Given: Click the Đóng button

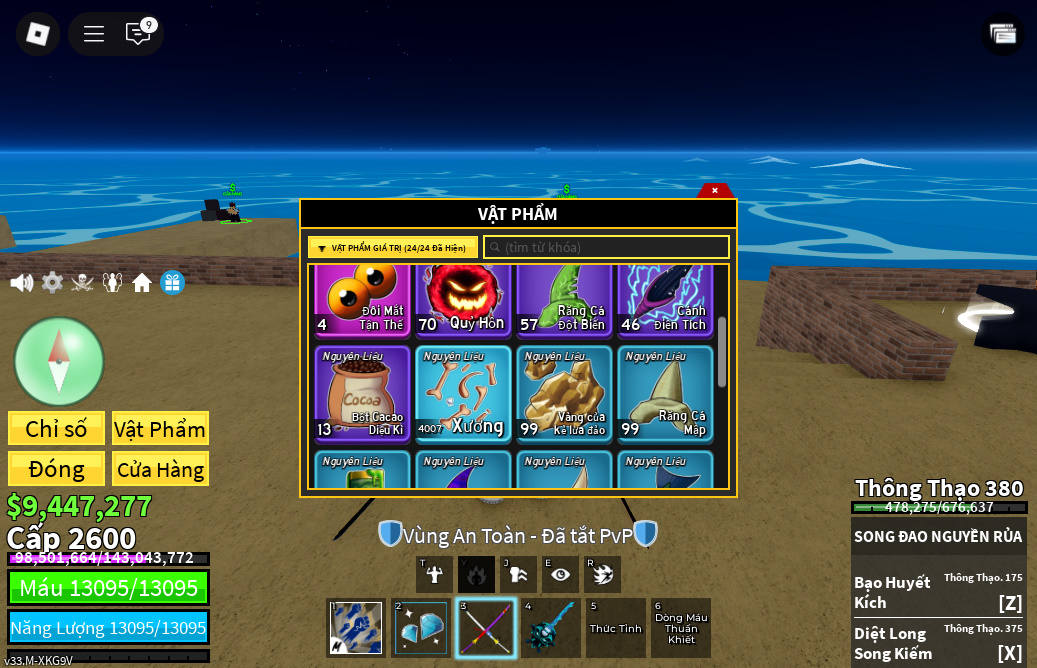Looking at the screenshot, I should [x=56, y=469].
